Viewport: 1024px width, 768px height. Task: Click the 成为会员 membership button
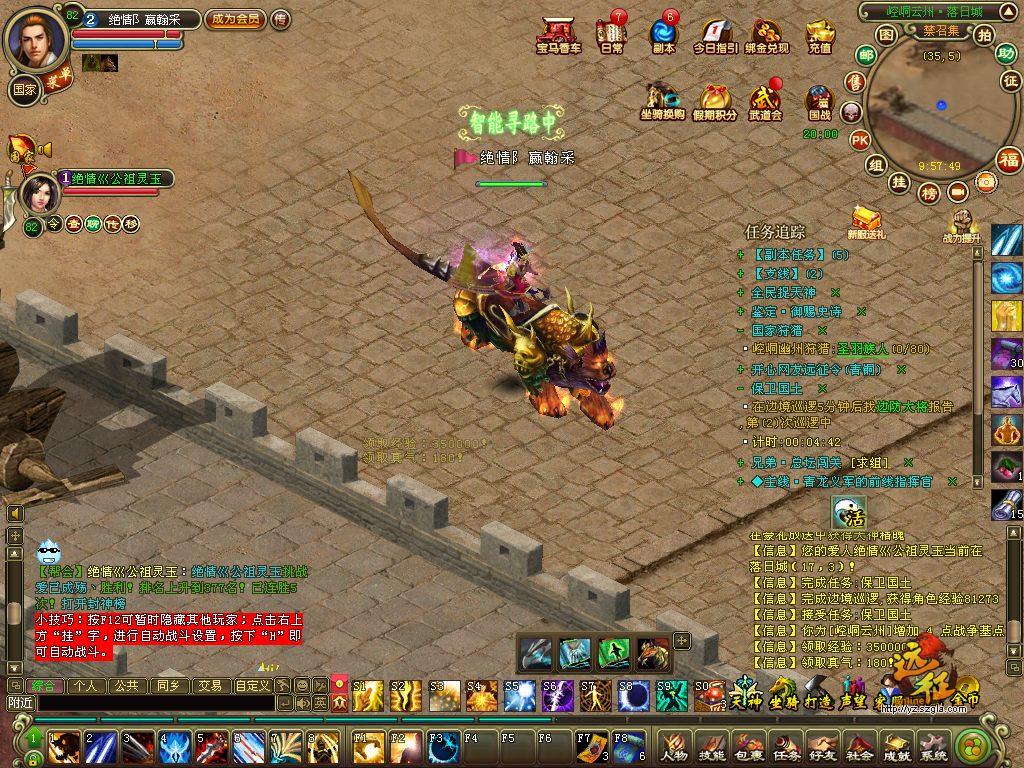[x=235, y=19]
